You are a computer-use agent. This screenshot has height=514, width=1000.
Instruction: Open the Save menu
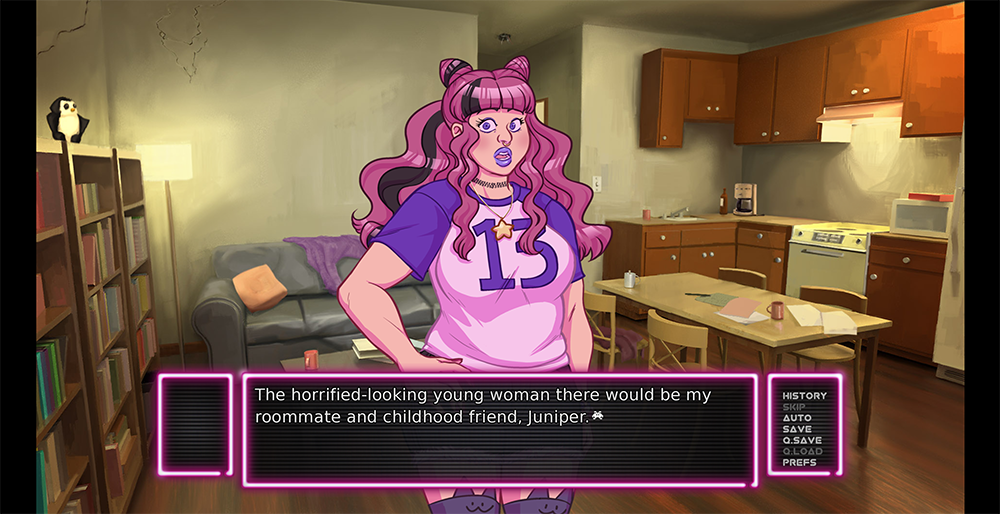click(x=797, y=429)
